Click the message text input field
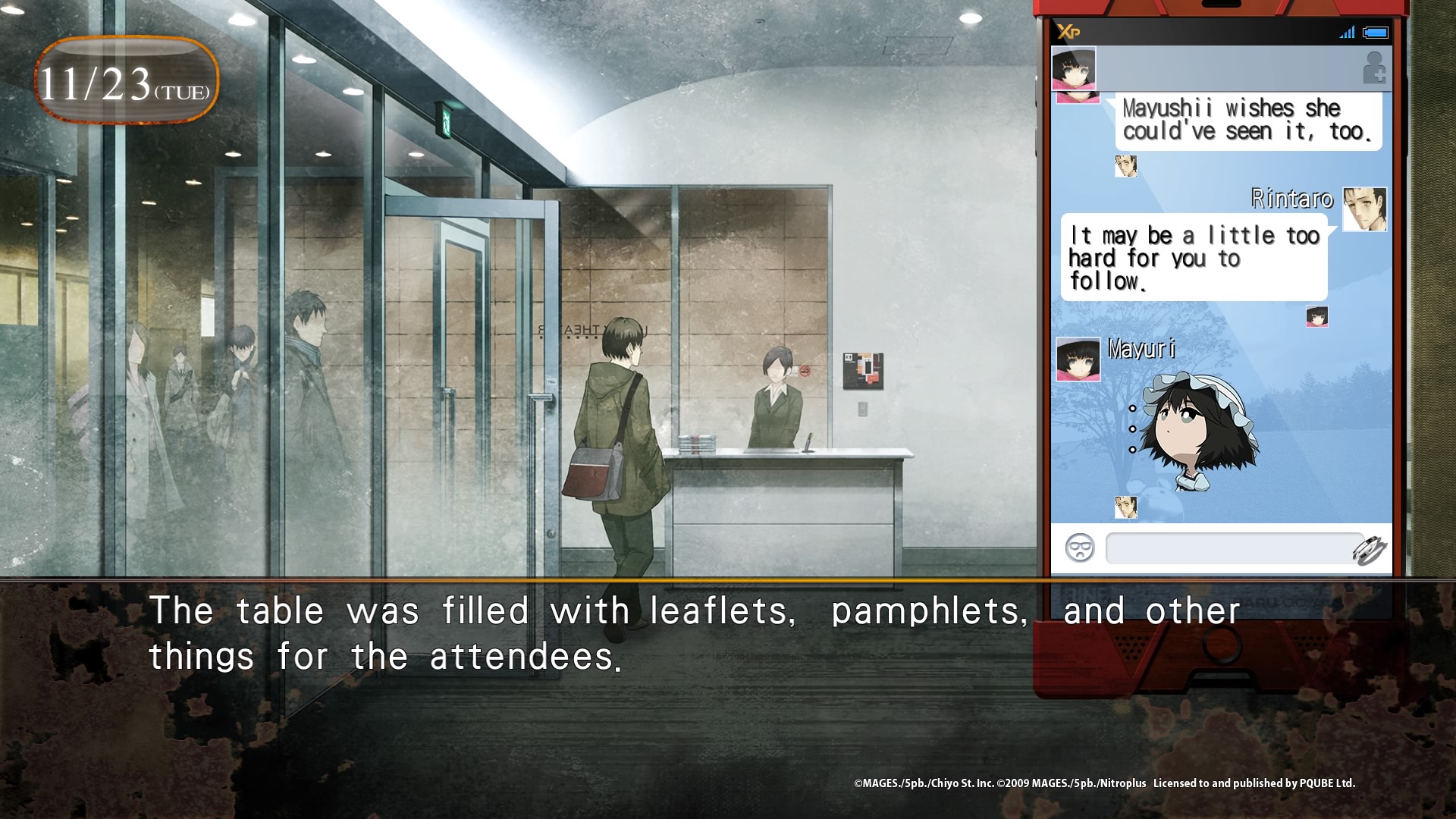This screenshot has width=1456, height=819. point(1228,548)
